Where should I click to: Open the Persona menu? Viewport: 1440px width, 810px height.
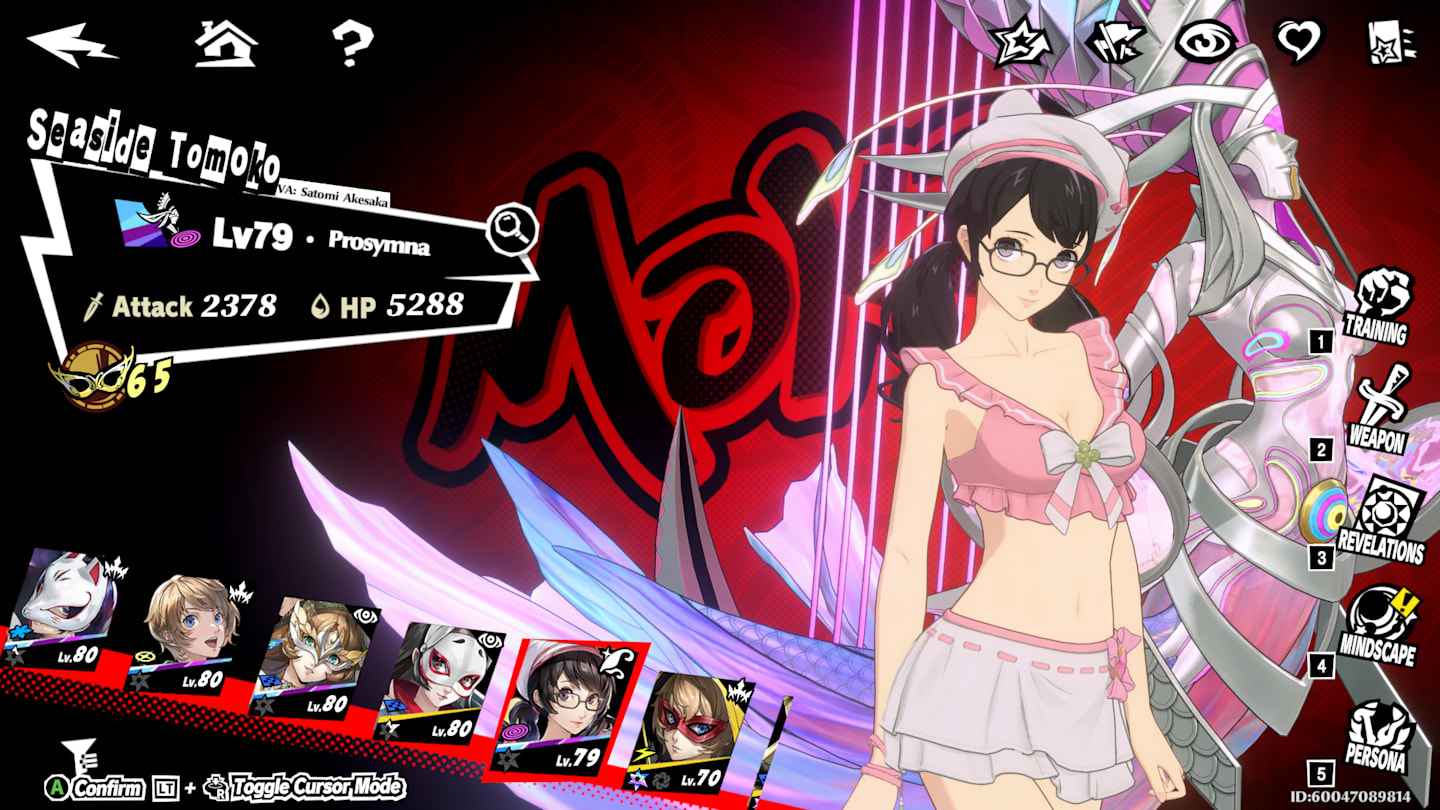click(1378, 737)
